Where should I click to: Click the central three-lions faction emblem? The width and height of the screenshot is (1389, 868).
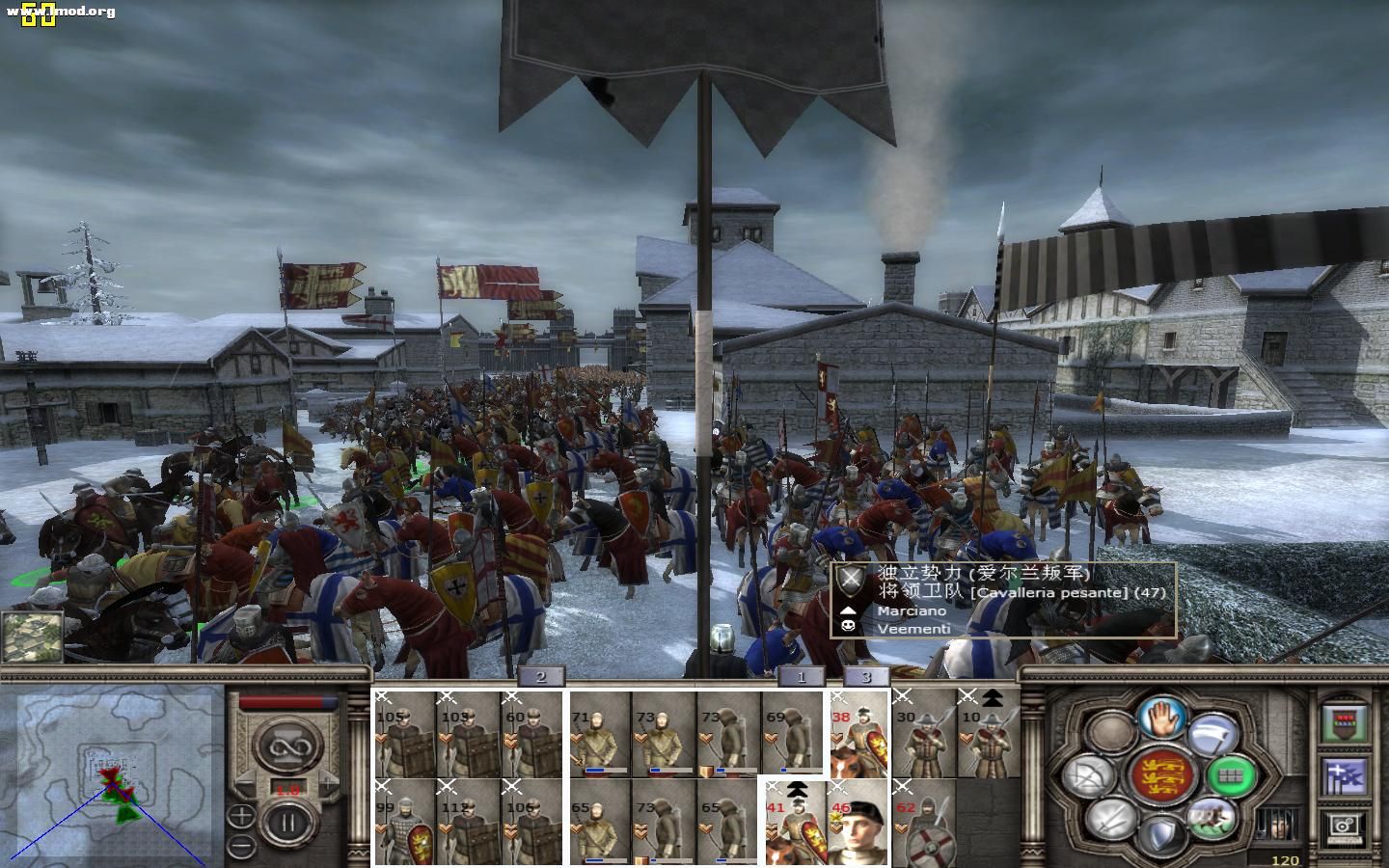[1161, 774]
